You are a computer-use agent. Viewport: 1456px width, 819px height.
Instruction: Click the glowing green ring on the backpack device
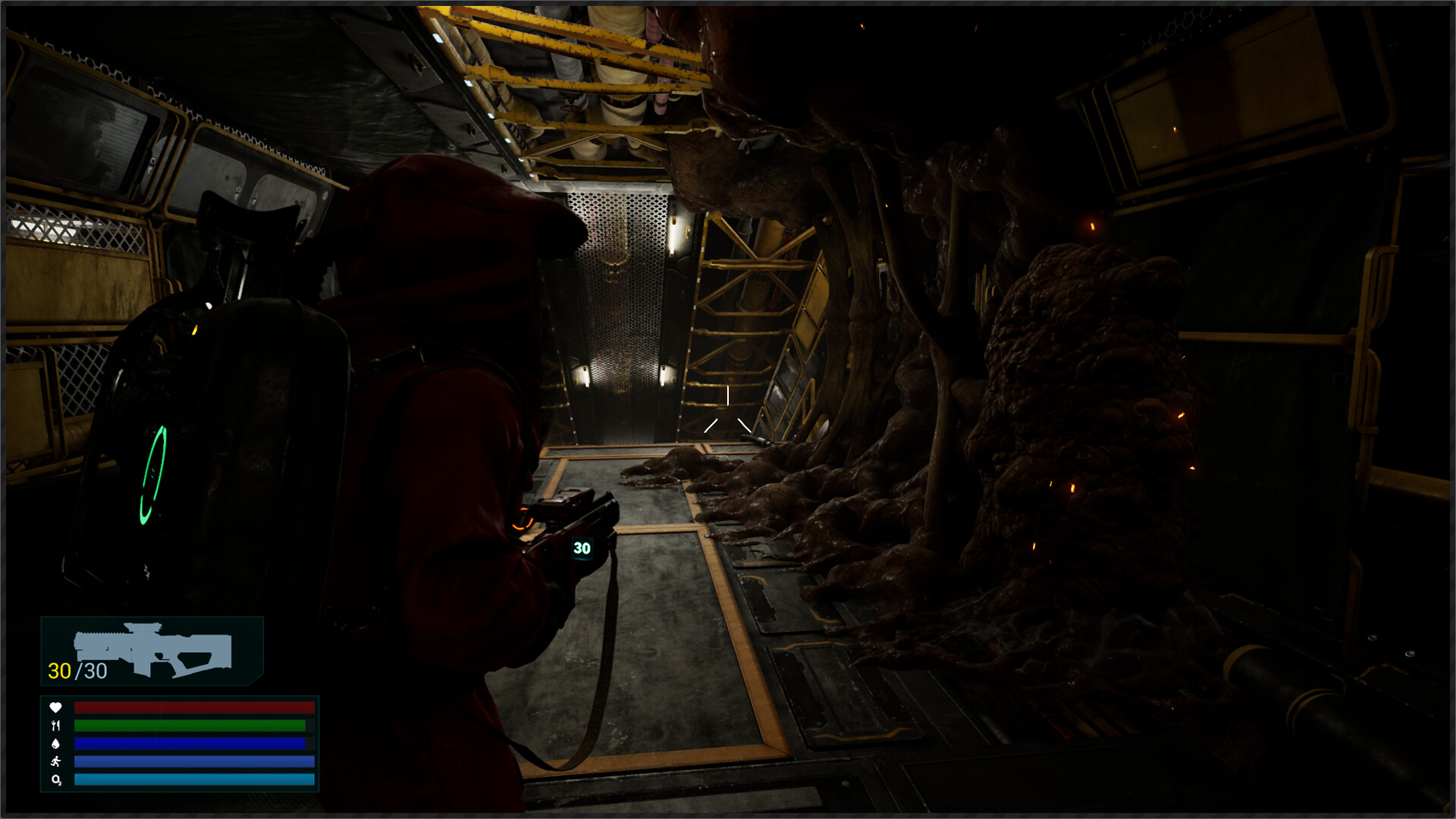pos(155,474)
